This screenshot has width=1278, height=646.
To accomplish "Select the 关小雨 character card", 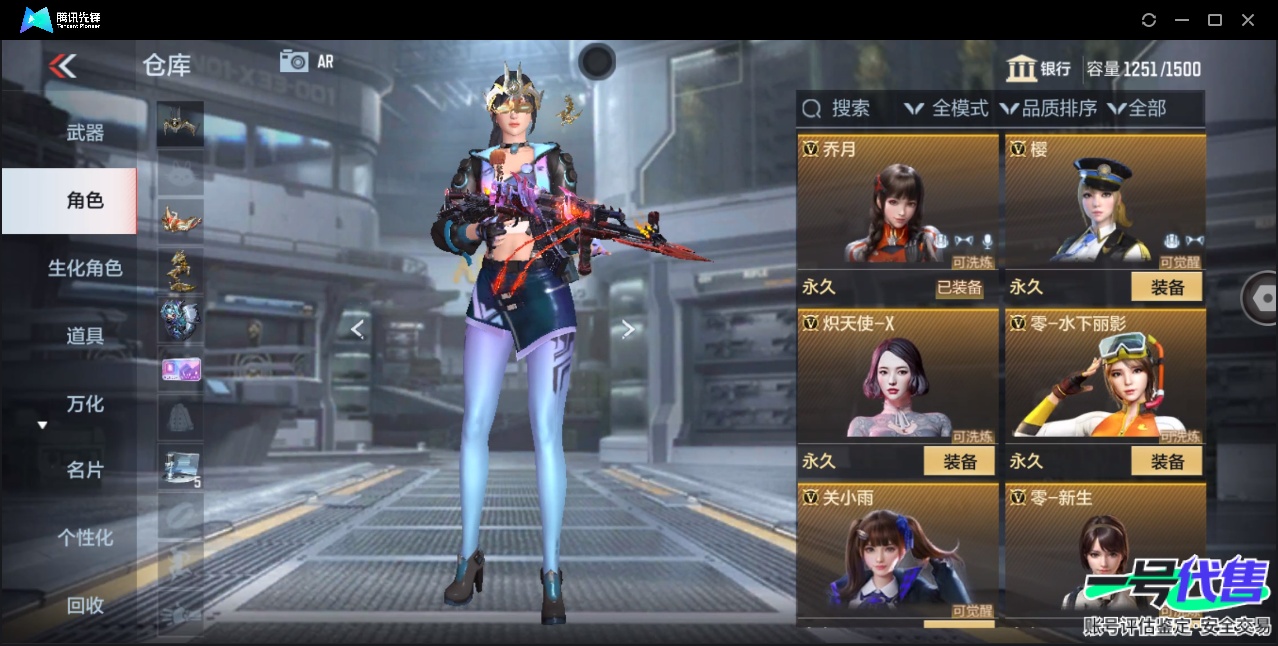I will coord(898,552).
